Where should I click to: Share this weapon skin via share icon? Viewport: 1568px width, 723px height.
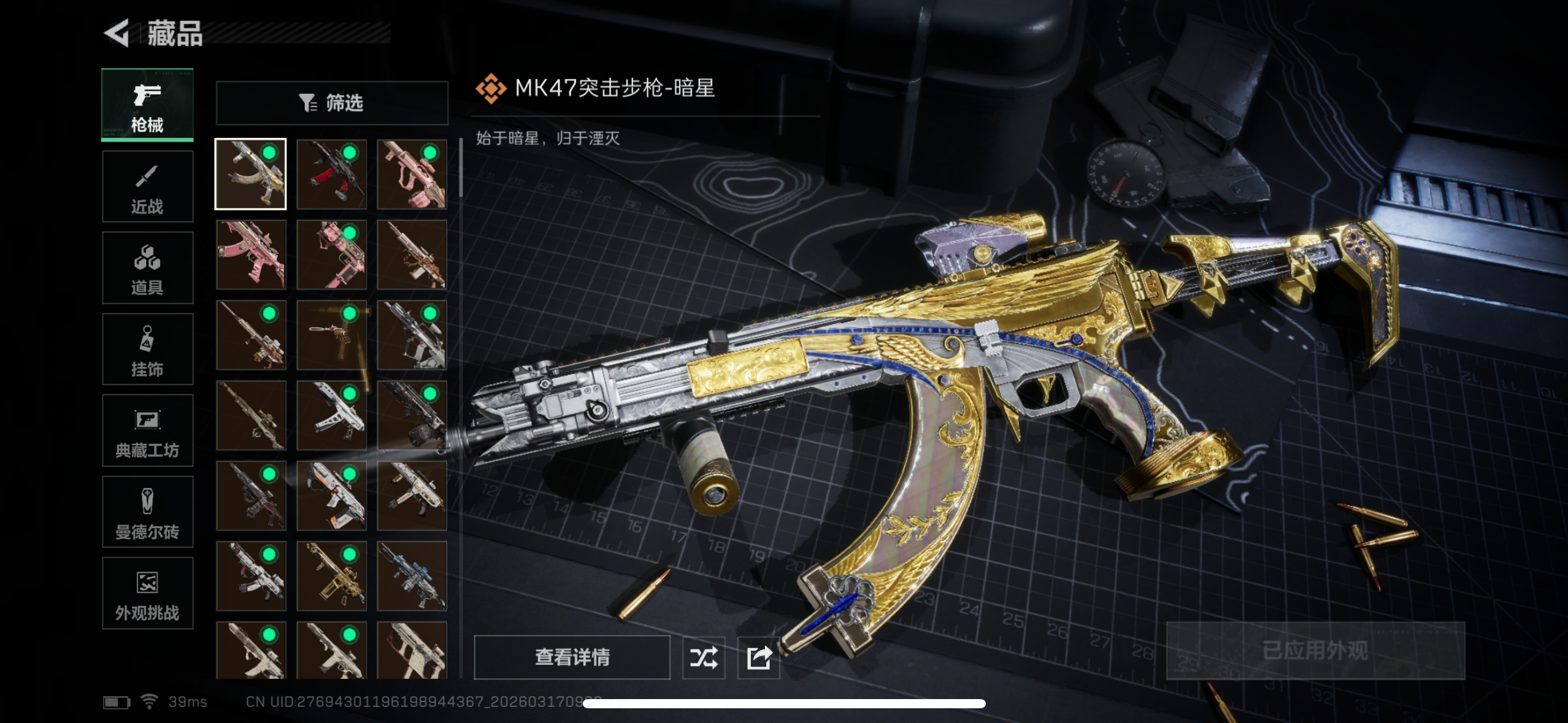pos(759,658)
